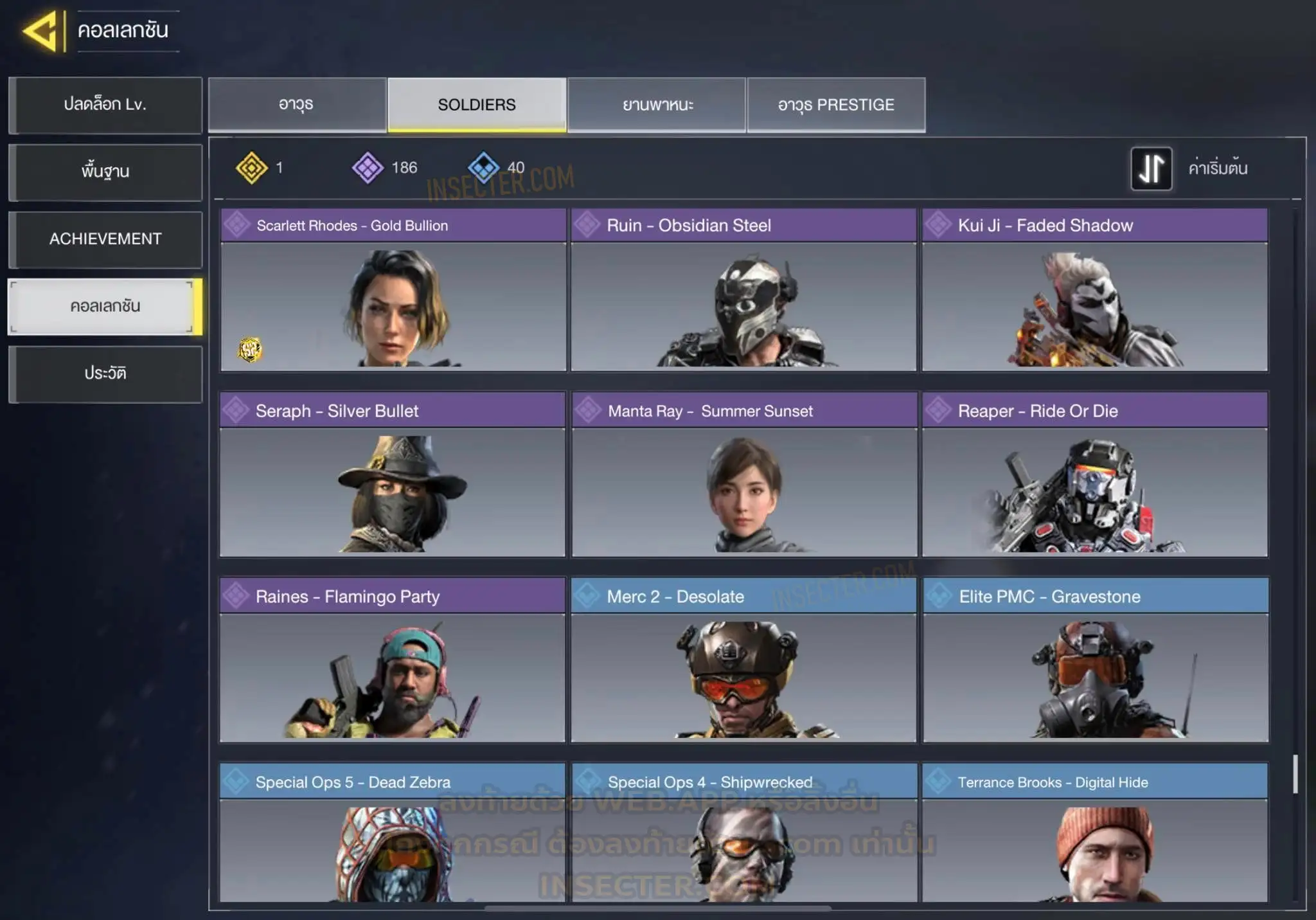Switch to the ยานพาหนะ vehicles tab
Viewport: 1316px width, 920px height.
(657, 105)
